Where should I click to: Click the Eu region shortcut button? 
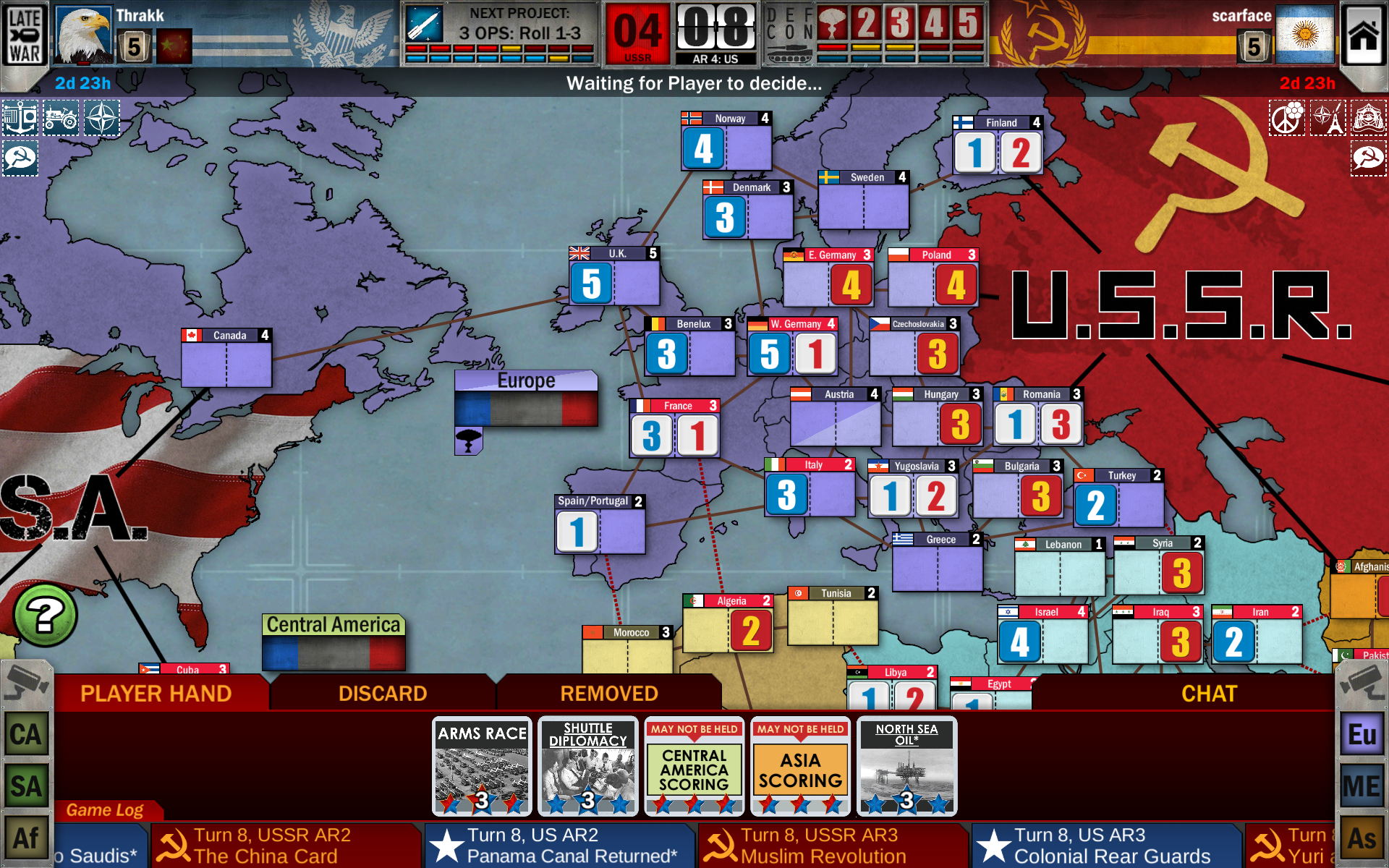coord(1363,733)
